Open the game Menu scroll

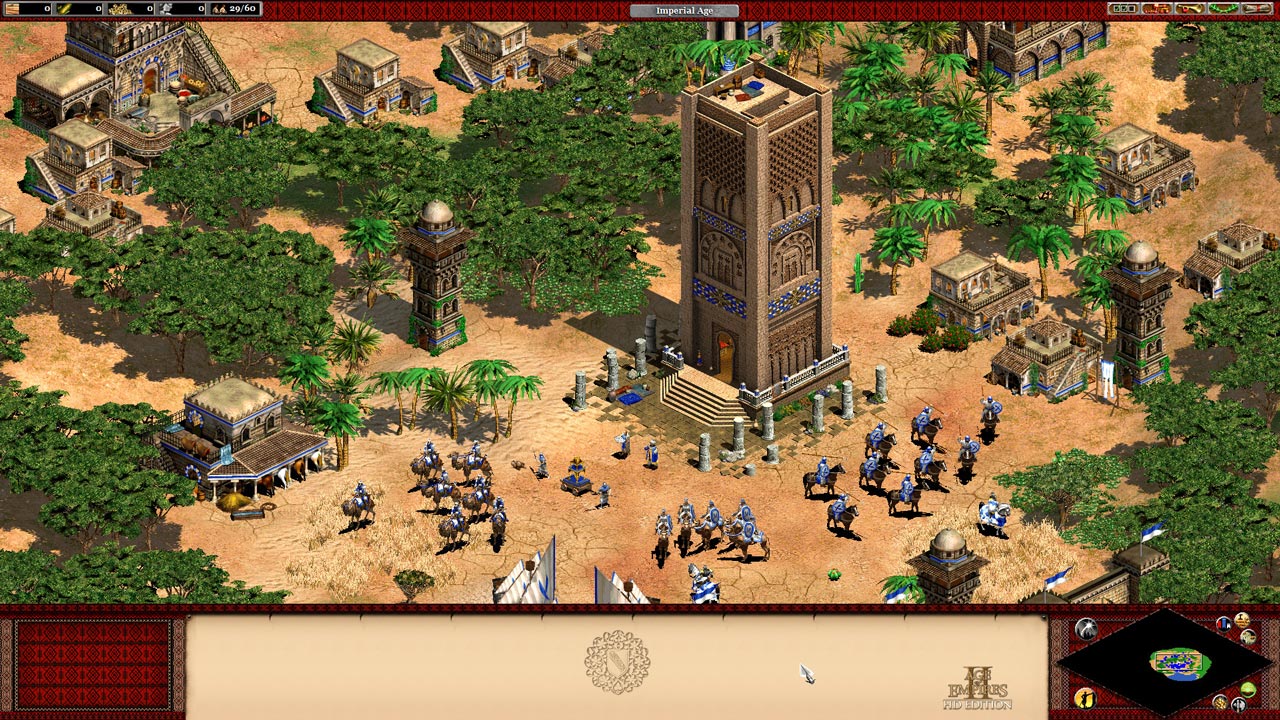[1256, 9]
